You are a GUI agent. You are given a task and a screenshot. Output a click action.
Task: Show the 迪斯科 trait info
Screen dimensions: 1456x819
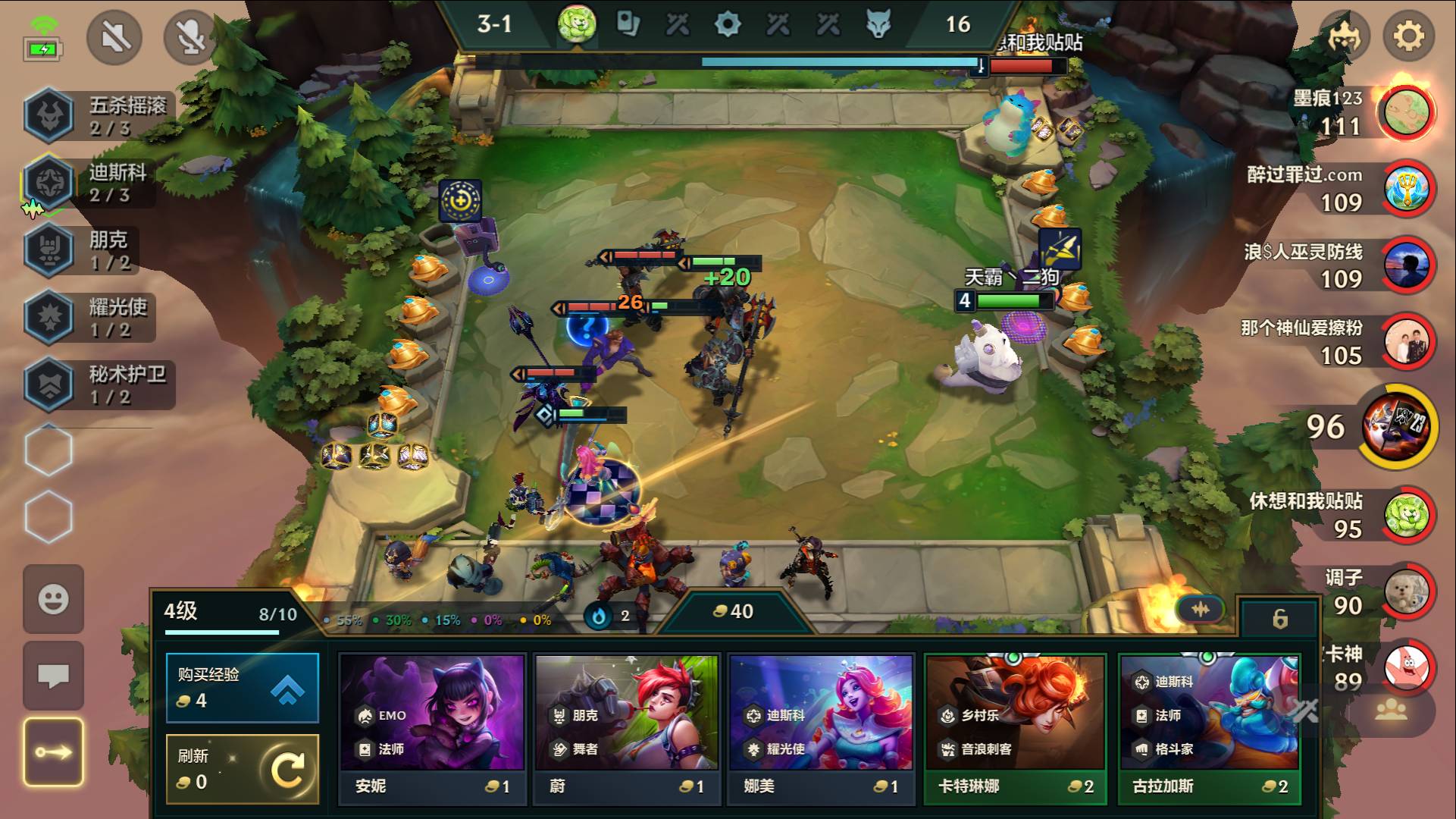coord(50,182)
